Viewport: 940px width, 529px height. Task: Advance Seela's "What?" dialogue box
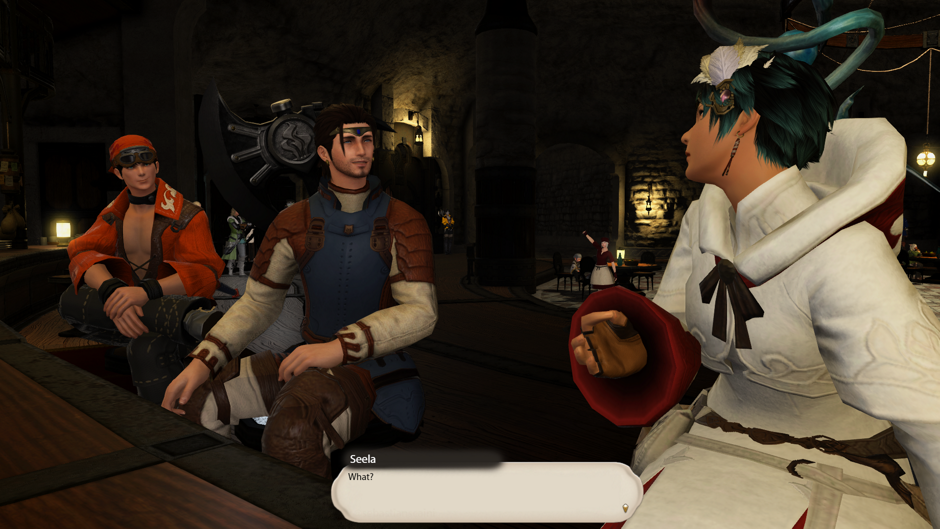tap(485, 491)
